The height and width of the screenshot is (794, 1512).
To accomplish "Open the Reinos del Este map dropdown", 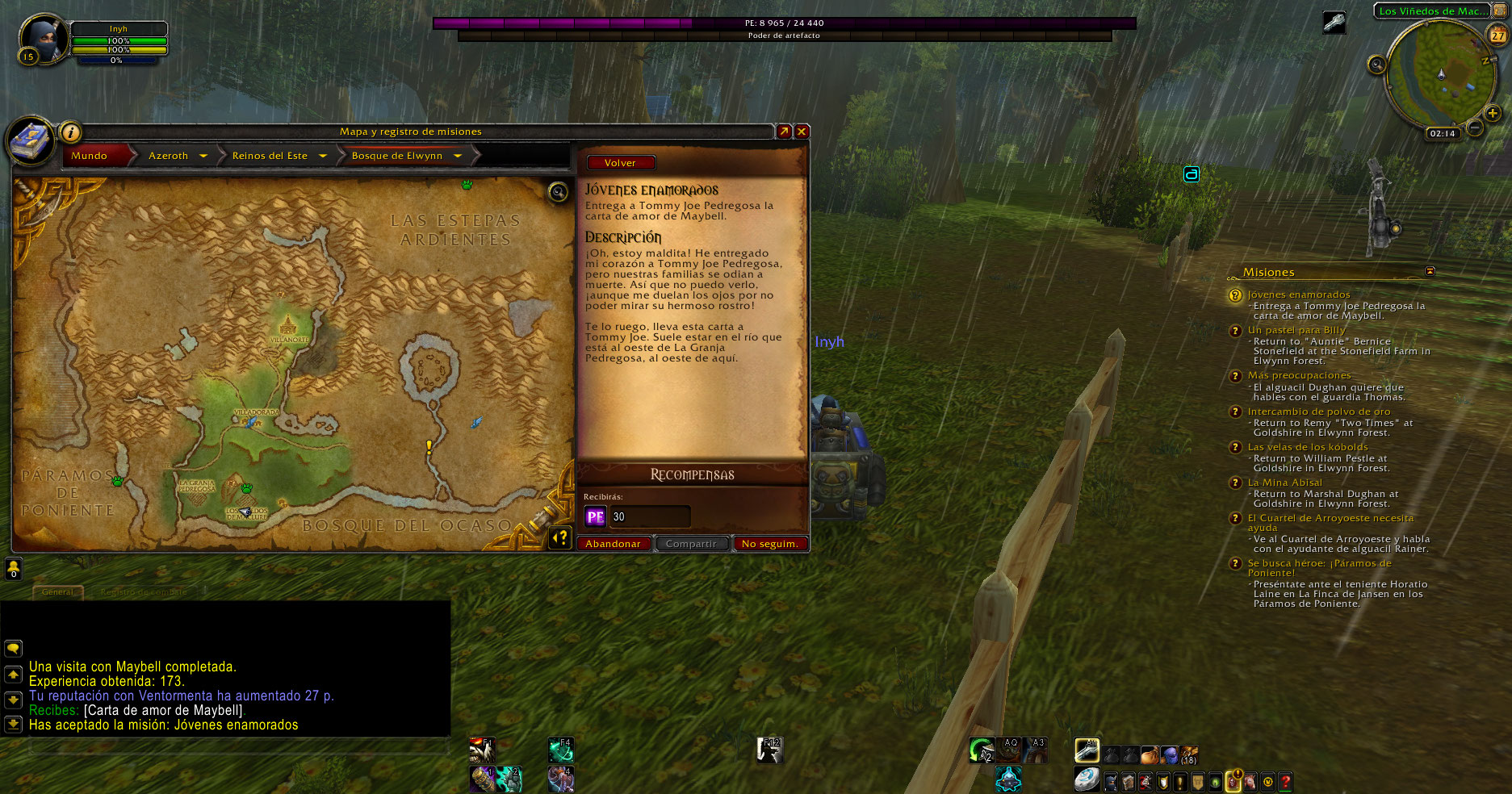I will (323, 156).
